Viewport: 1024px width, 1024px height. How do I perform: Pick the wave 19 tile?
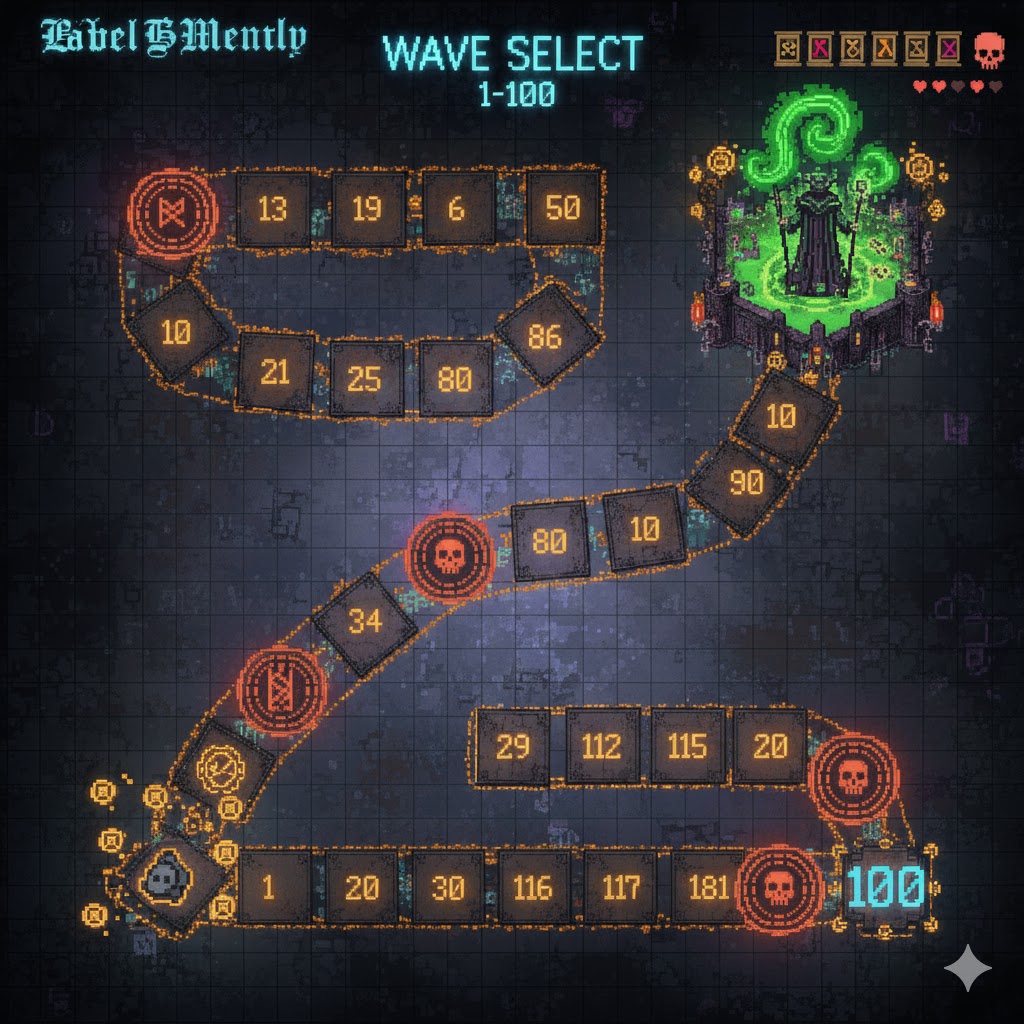coord(368,209)
